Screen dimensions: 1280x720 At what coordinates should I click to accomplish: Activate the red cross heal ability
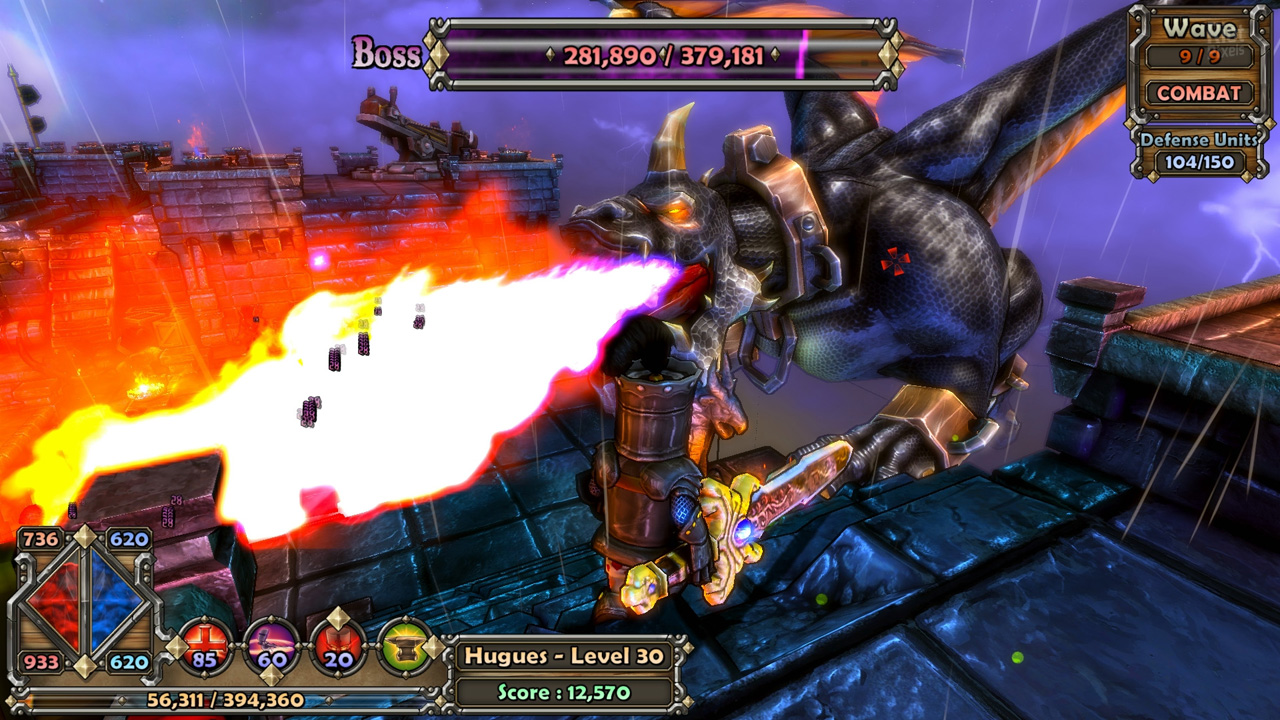[x=206, y=647]
